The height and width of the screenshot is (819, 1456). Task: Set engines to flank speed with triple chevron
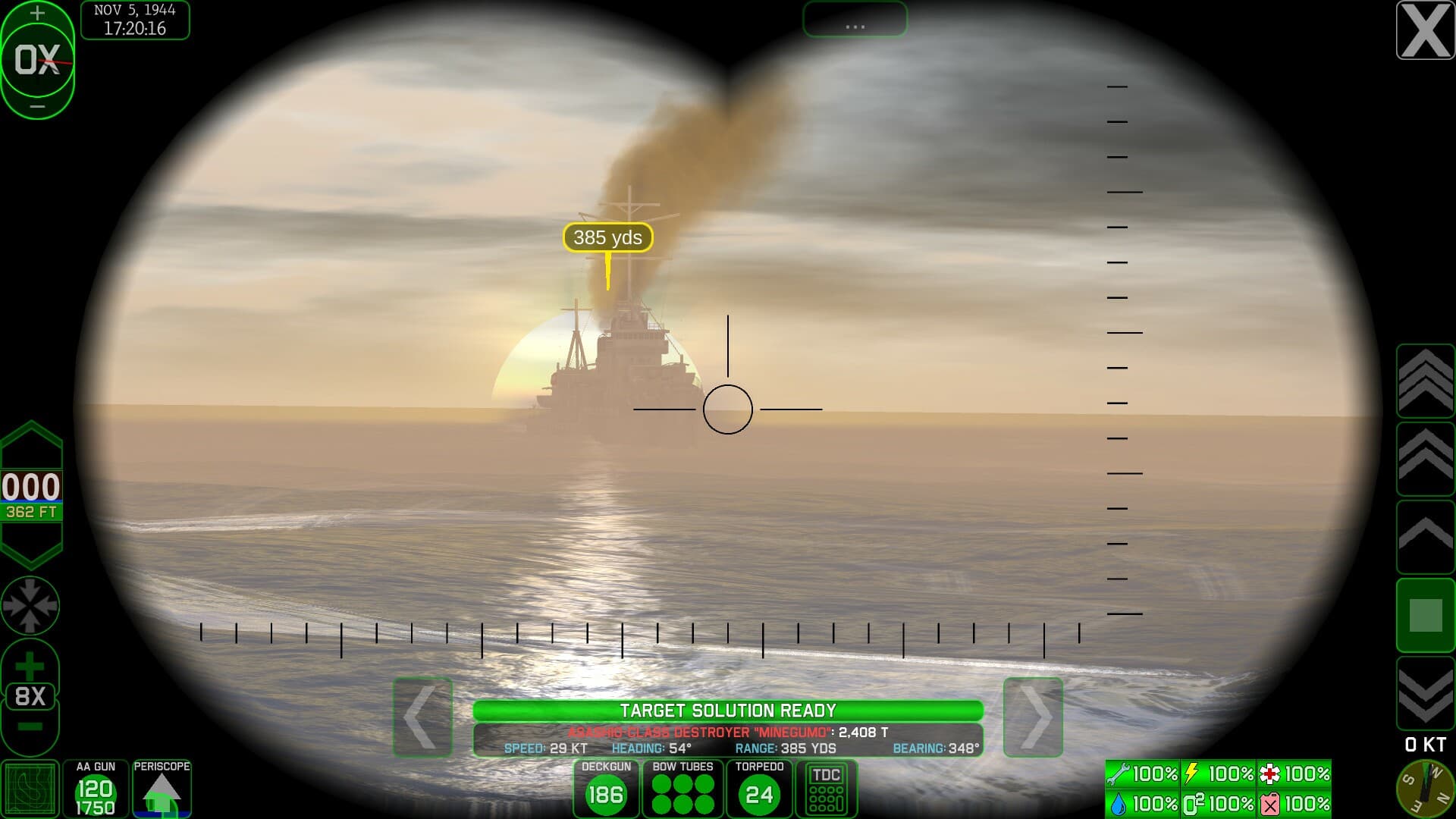pyautogui.click(x=1425, y=380)
